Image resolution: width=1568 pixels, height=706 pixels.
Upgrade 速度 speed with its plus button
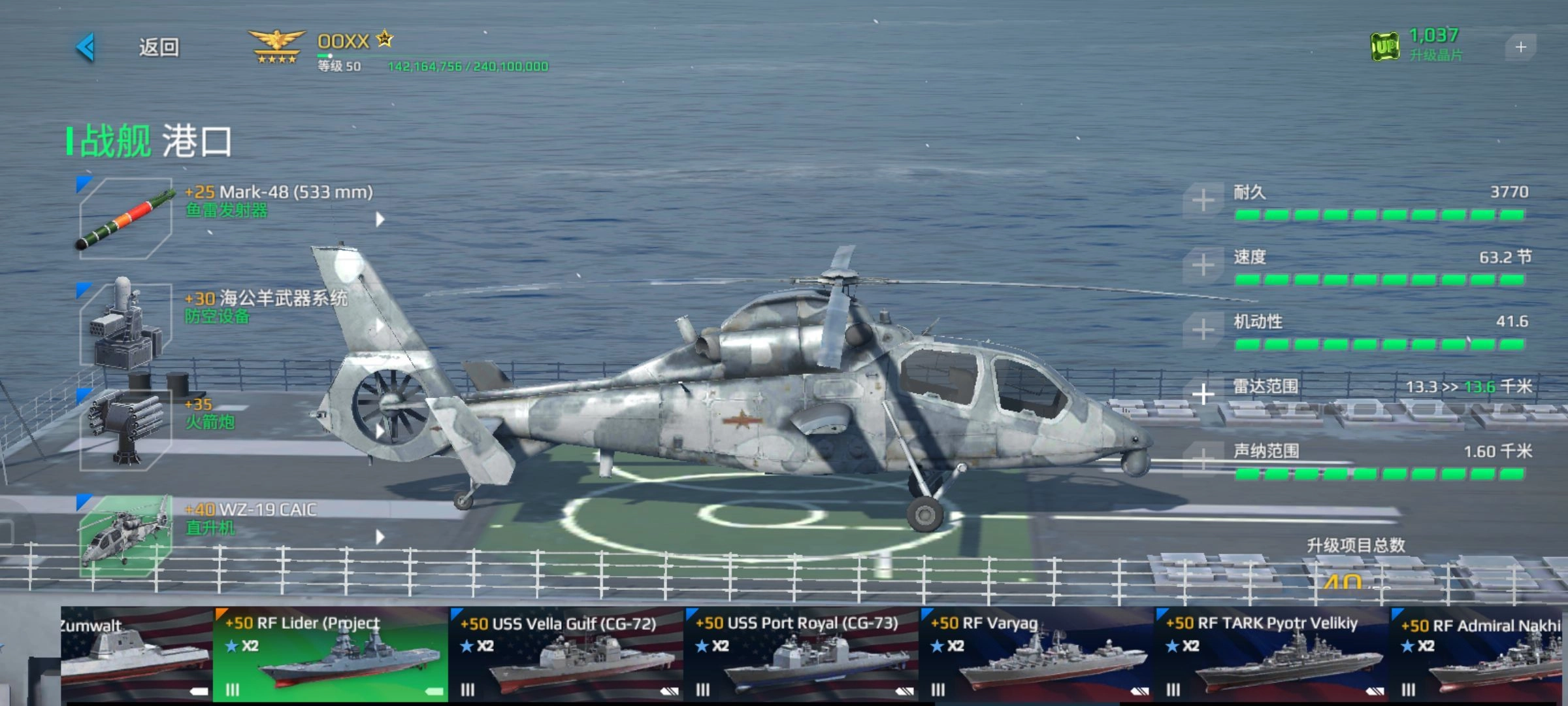pos(1203,265)
